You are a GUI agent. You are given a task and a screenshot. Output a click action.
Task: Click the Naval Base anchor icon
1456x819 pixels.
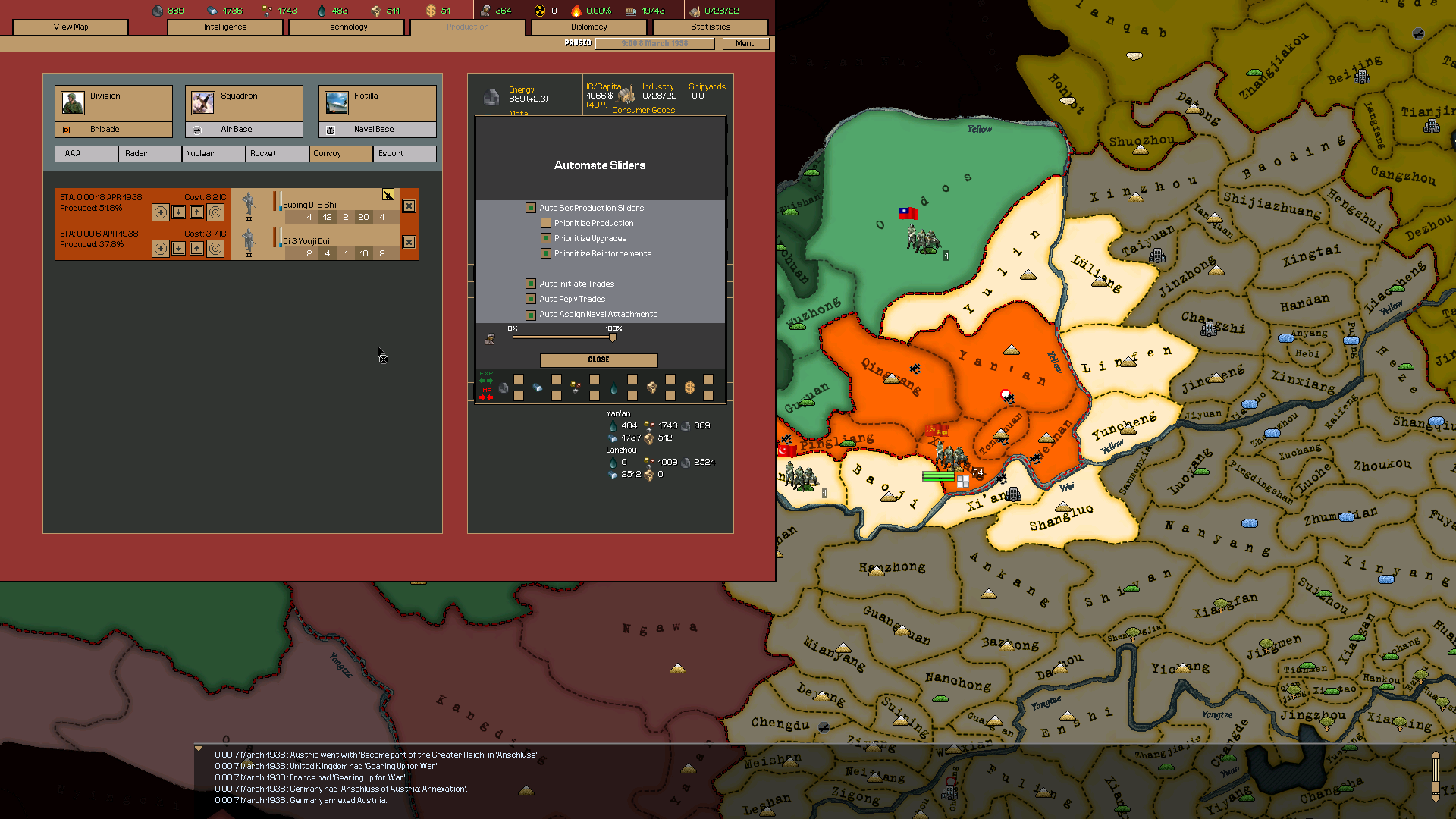[331, 129]
